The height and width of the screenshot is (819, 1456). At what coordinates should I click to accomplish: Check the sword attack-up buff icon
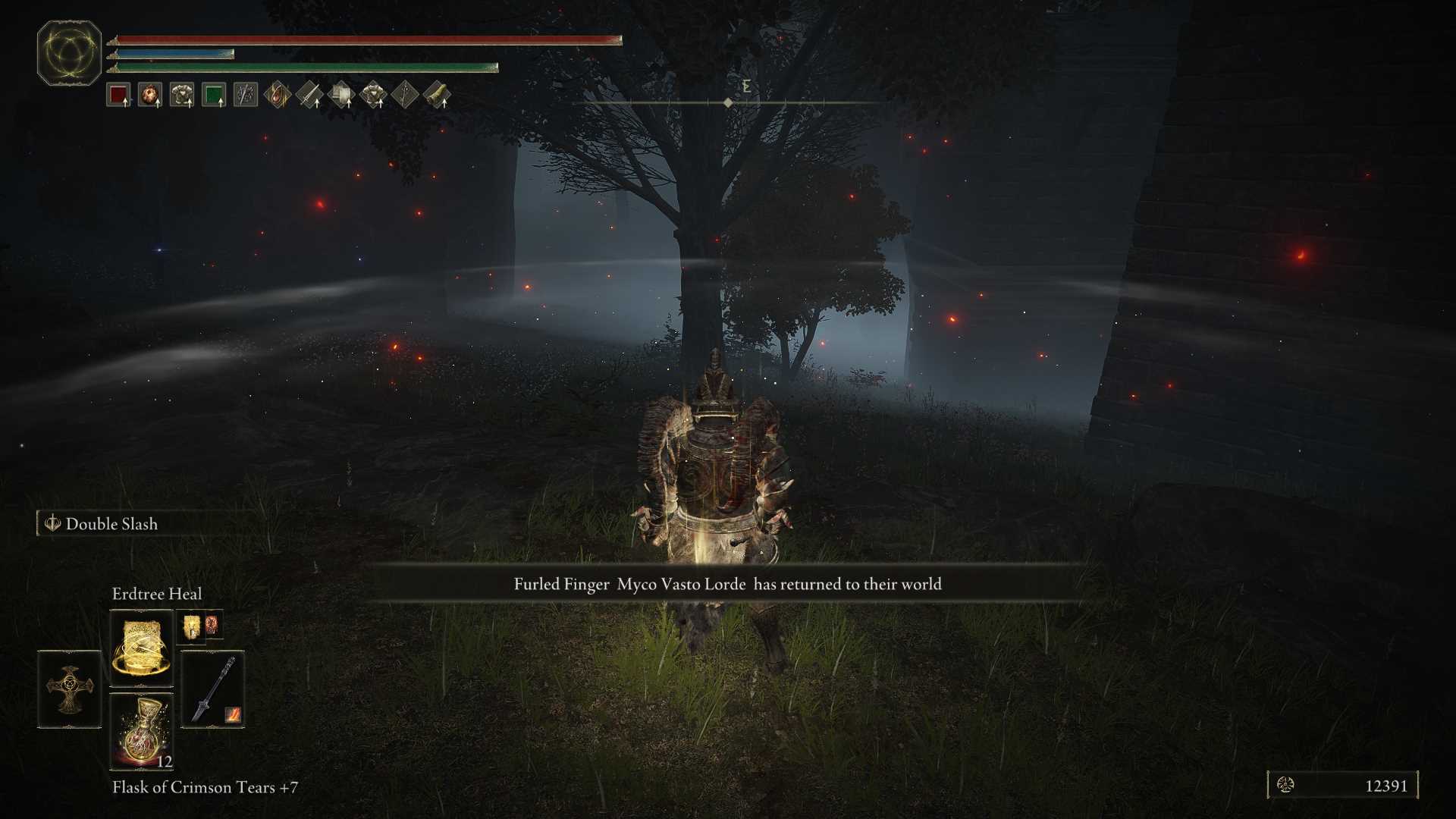[x=309, y=96]
